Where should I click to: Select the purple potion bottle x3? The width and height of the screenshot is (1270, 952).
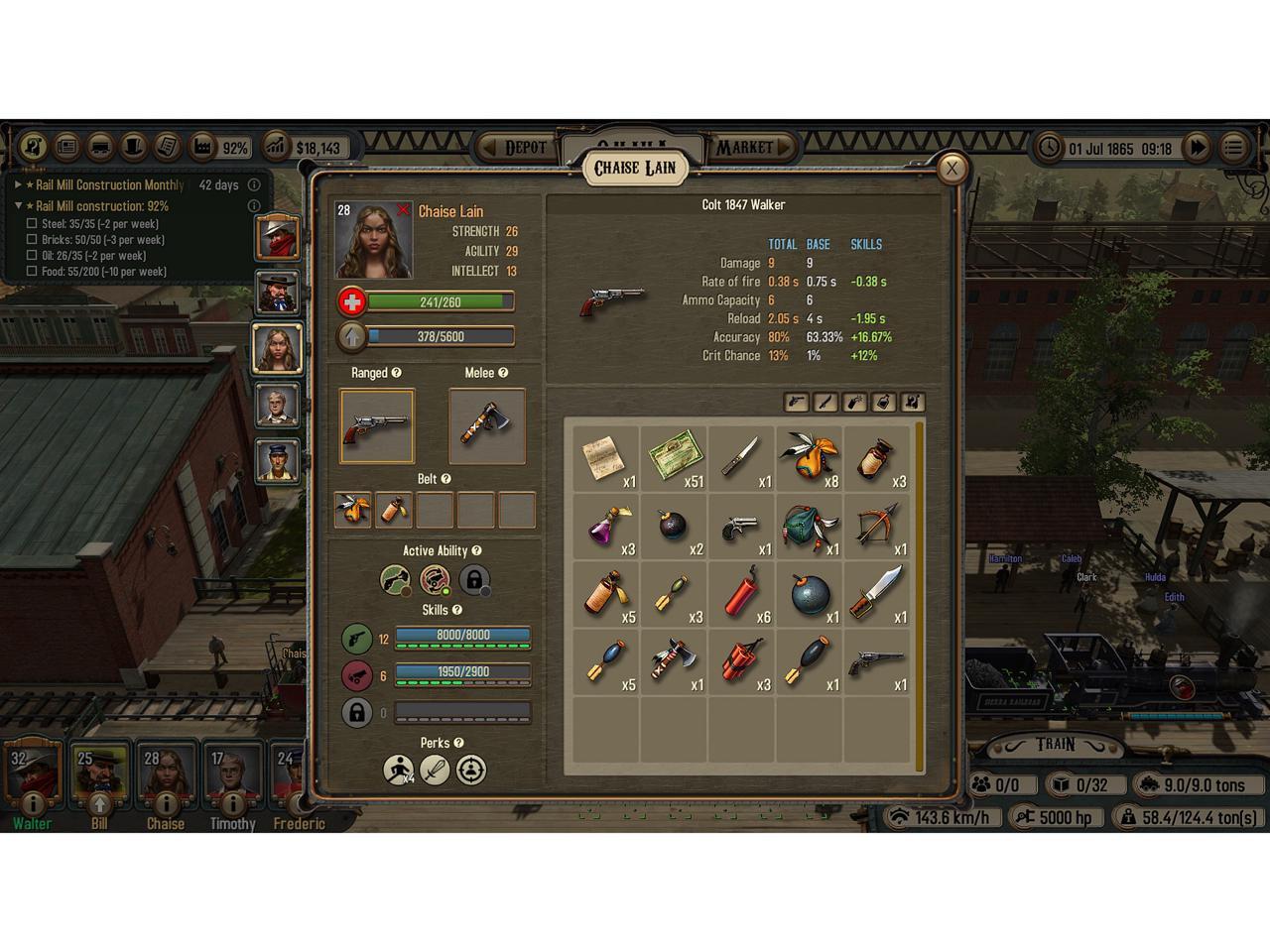coord(606,528)
